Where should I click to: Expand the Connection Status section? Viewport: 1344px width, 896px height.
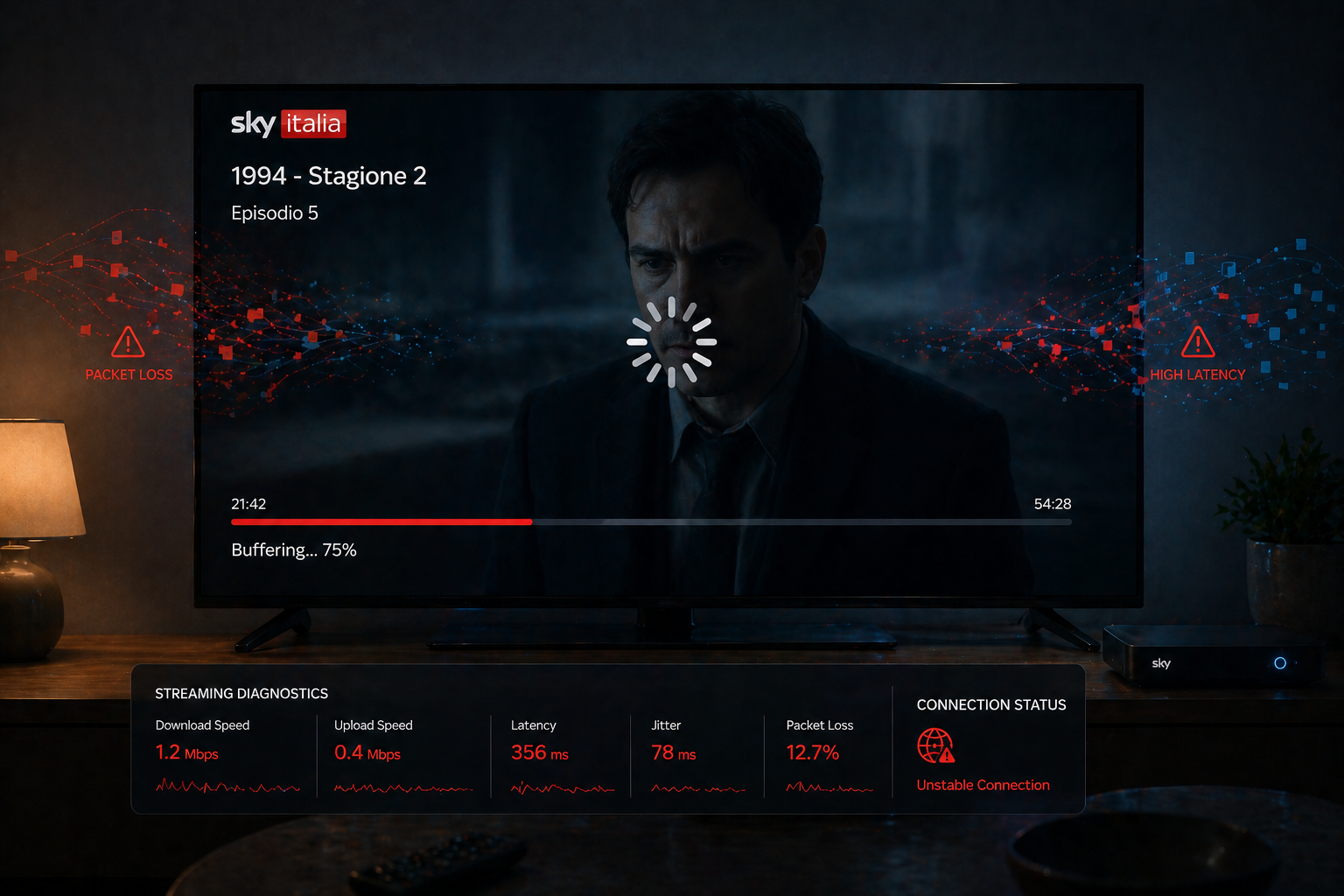(x=991, y=704)
